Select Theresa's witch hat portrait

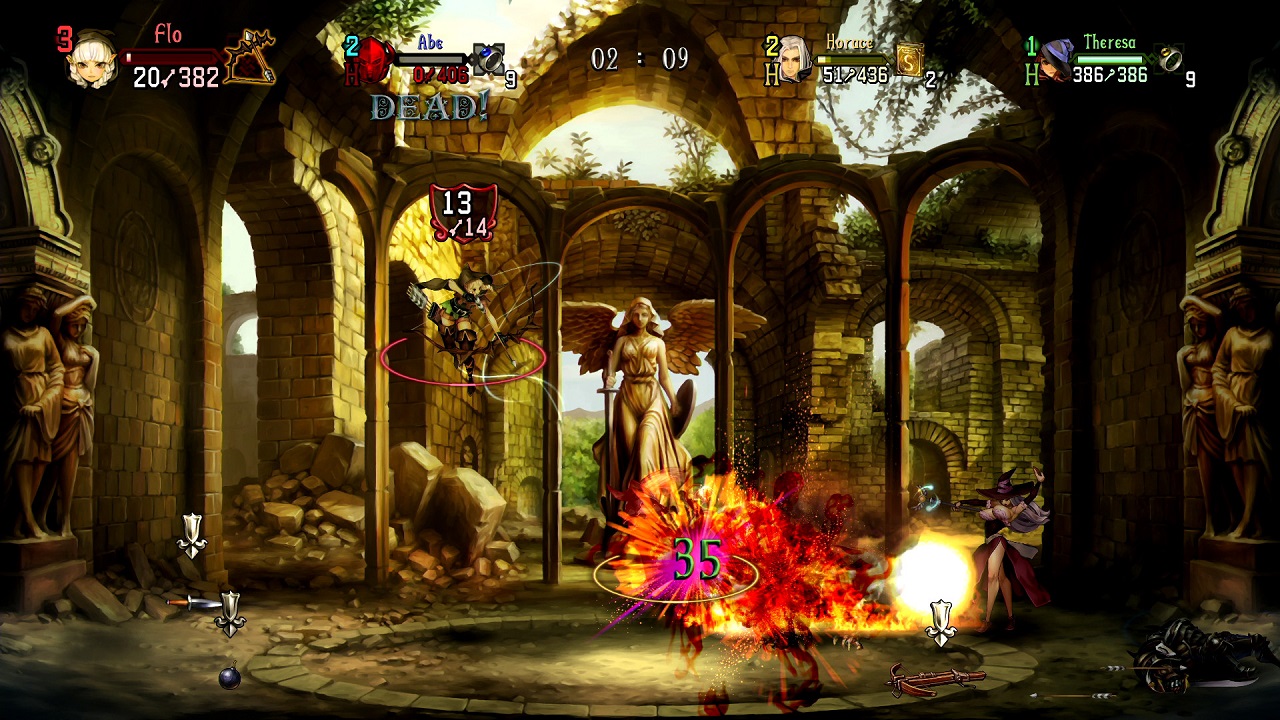[x=1056, y=62]
